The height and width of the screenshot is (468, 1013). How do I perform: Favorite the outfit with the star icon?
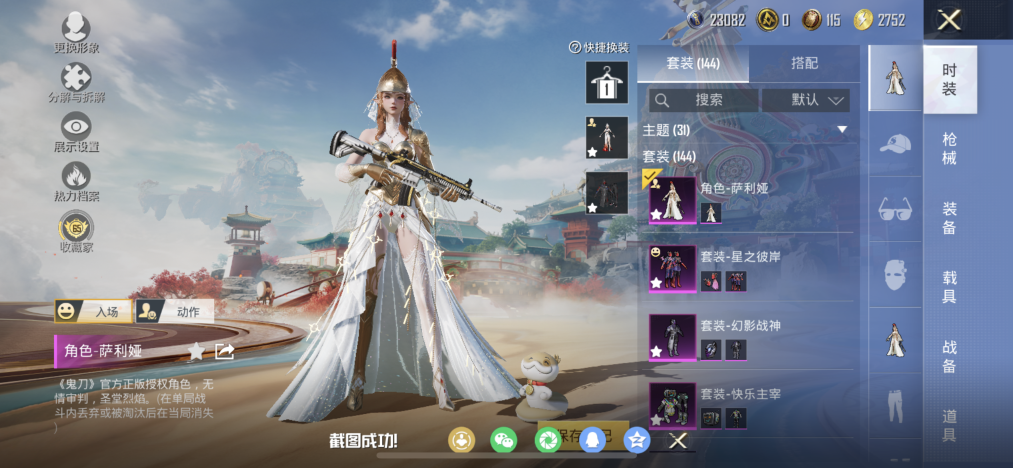coord(197,351)
